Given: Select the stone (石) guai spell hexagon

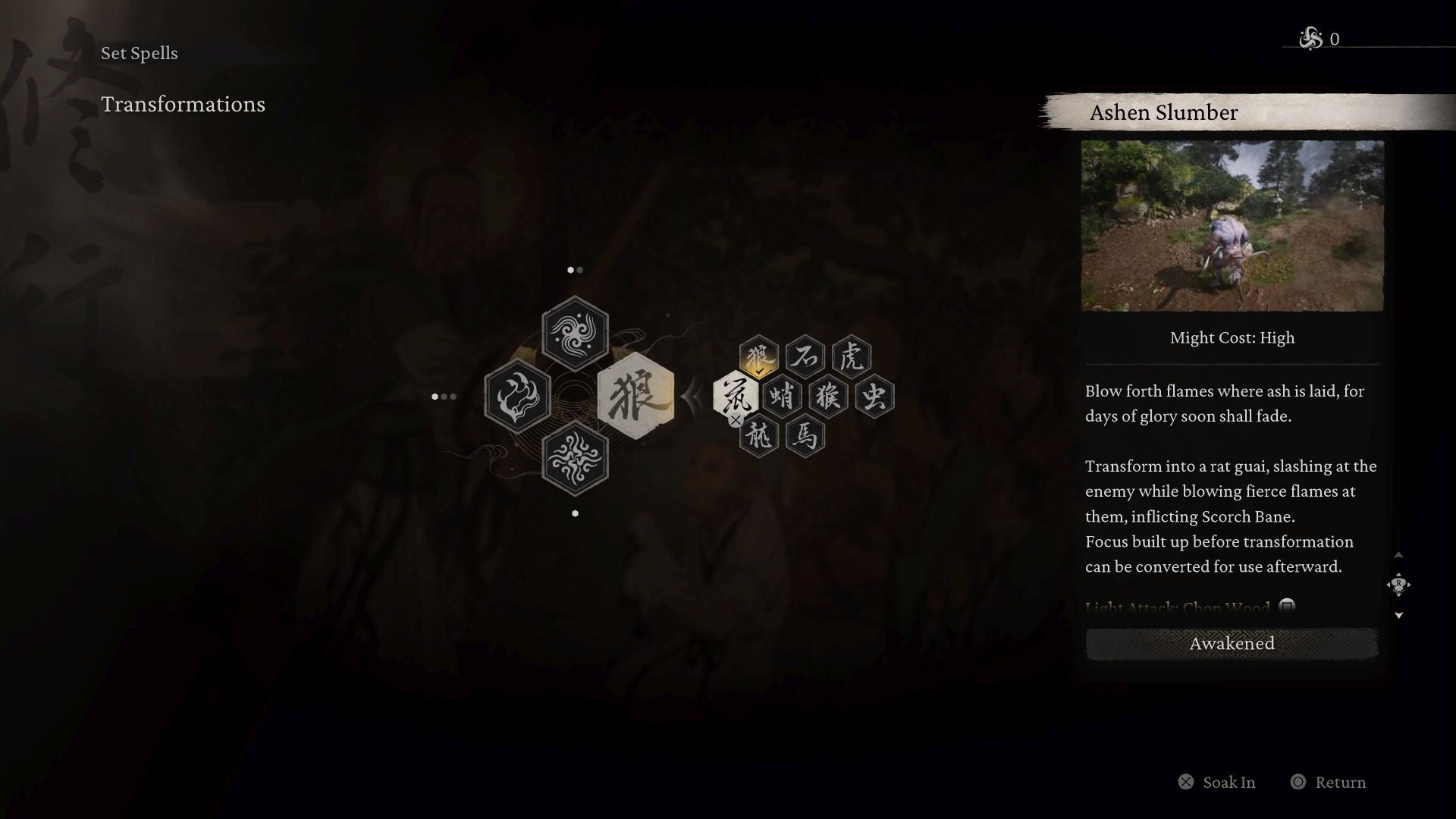Looking at the screenshot, I should click(806, 355).
